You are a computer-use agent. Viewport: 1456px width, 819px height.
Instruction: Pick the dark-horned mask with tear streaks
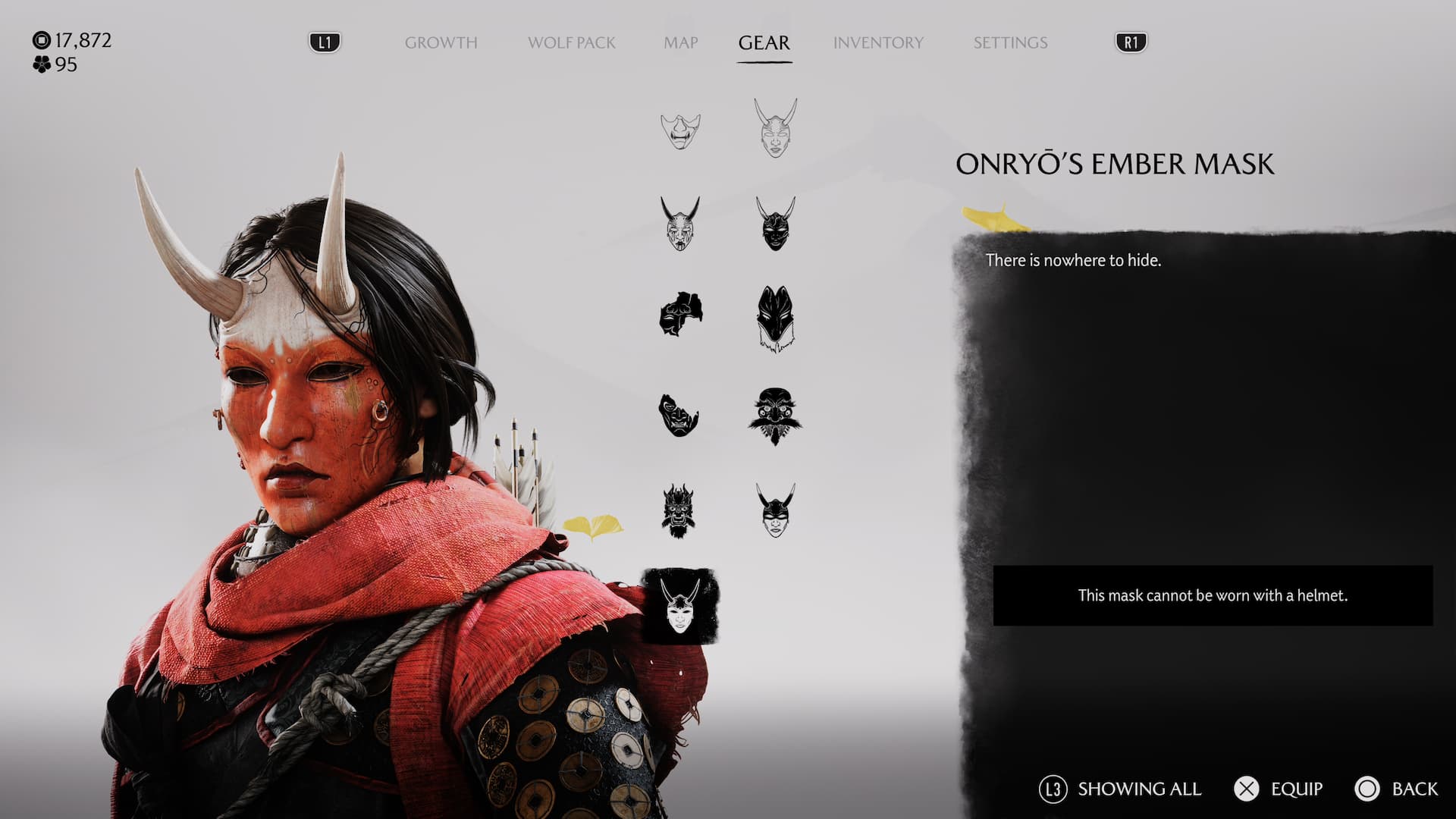(680, 224)
